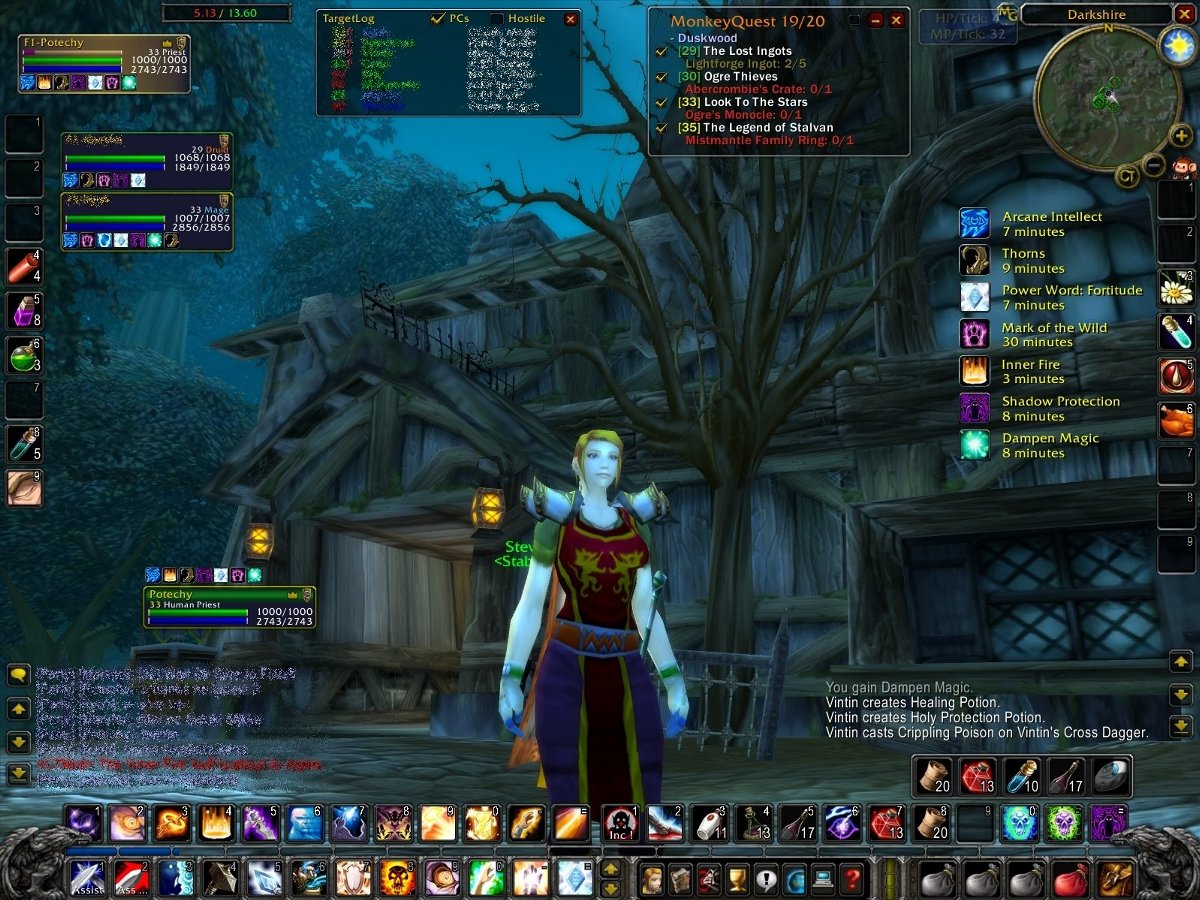
Task: Cancel the Arcane Intellect buff icon
Action: [x=974, y=223]
